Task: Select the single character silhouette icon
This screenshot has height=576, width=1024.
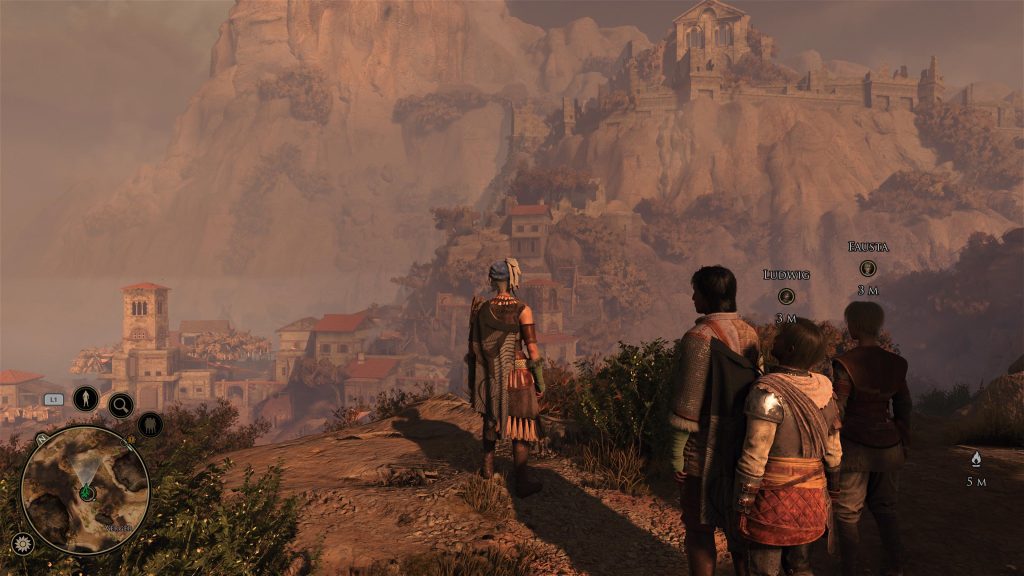Action: tap(86, 398)
